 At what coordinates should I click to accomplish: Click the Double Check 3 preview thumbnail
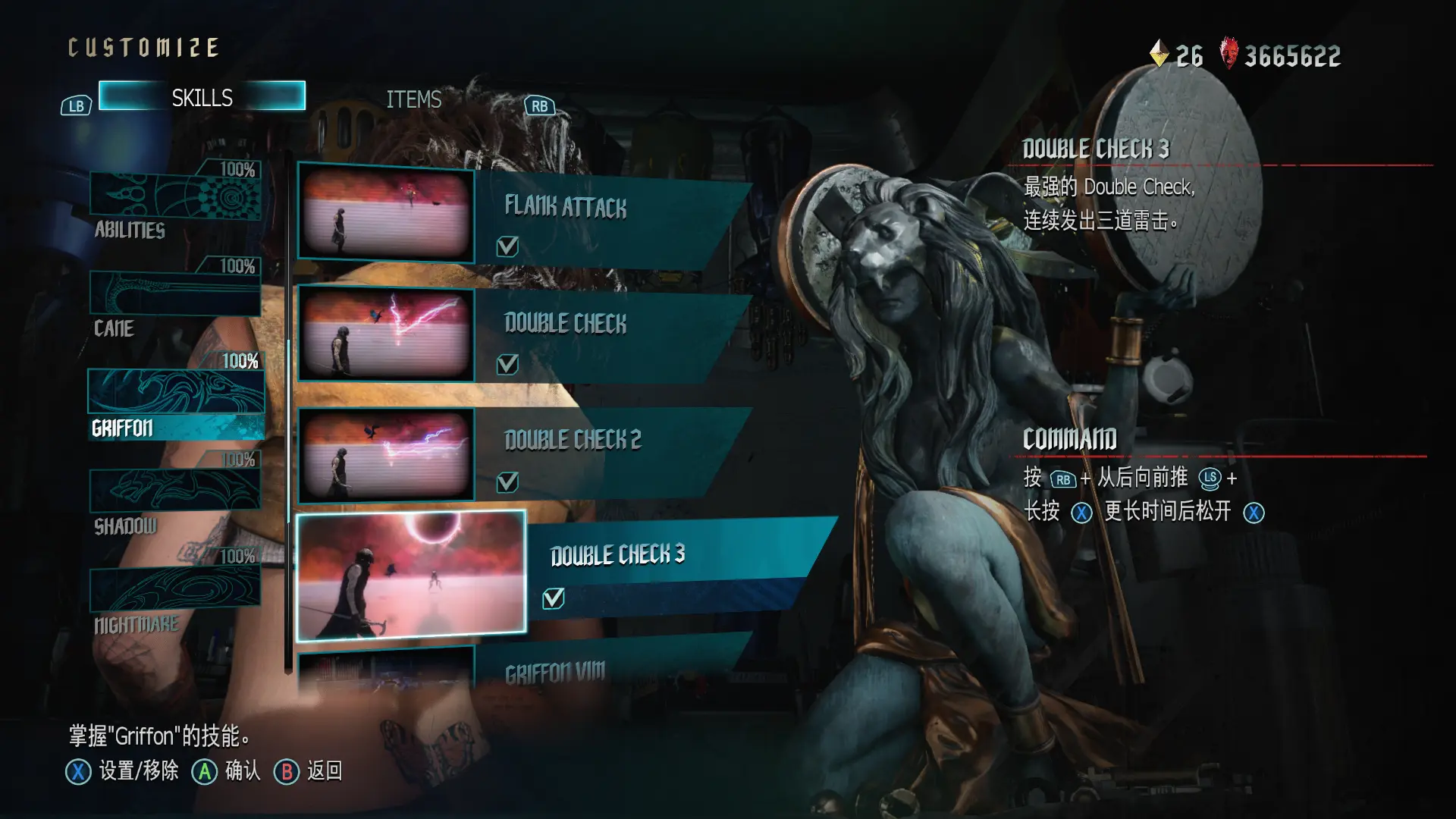click(x=411, y=576)
